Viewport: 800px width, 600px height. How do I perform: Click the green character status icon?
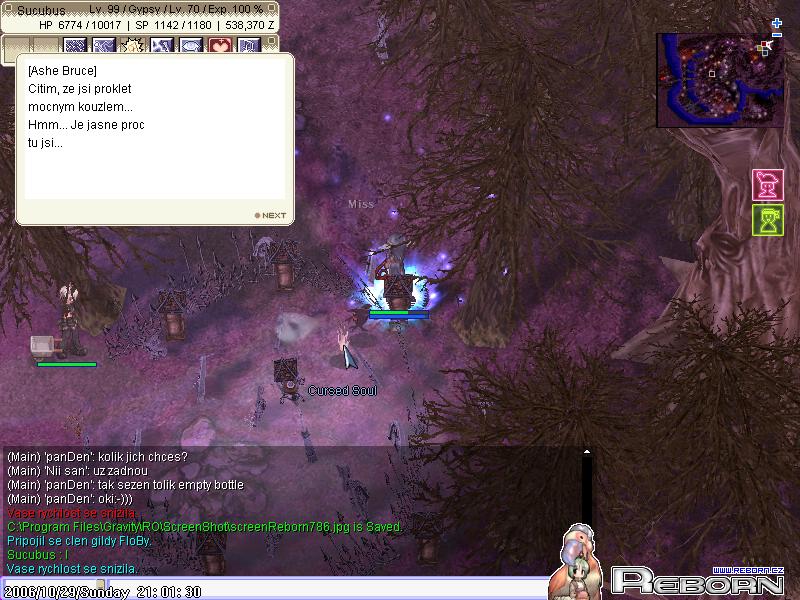pos(767,220)
